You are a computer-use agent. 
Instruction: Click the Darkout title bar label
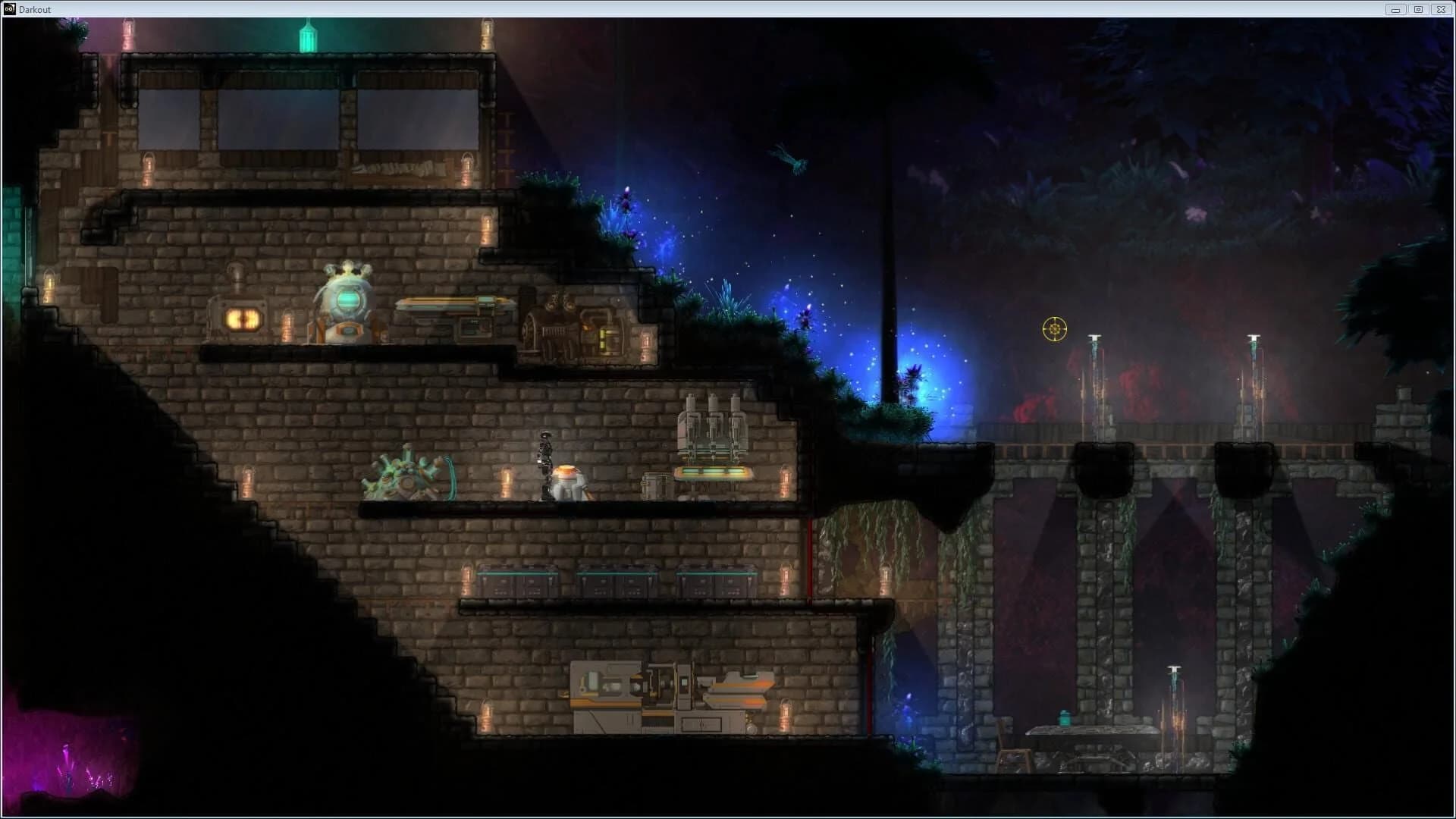tap(34, 9)
